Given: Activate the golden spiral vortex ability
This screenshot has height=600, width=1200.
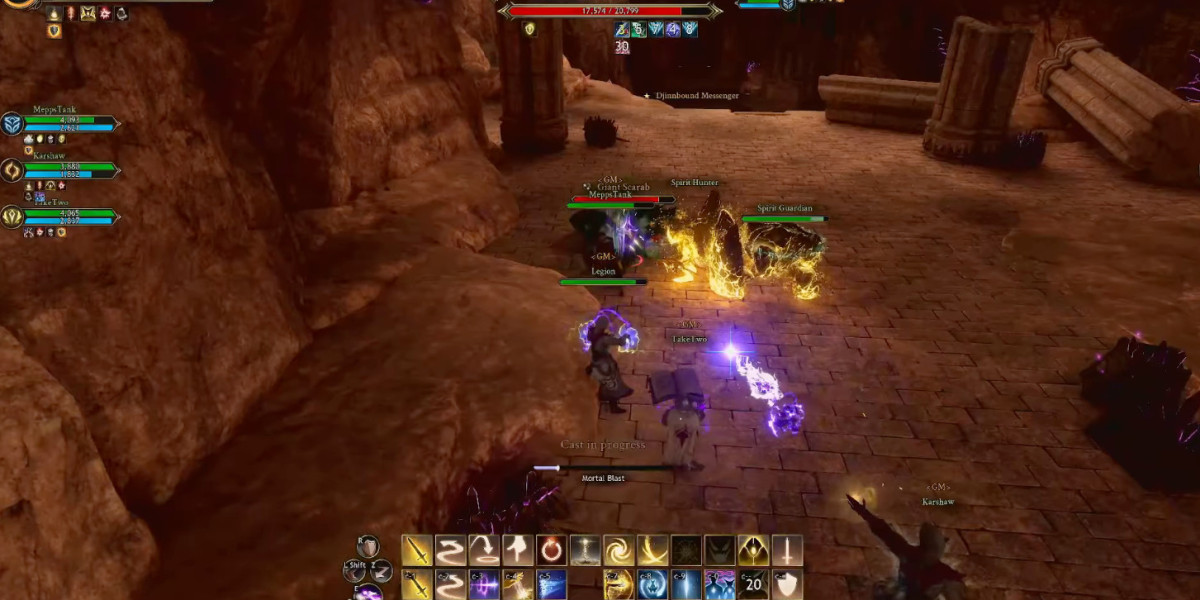Looking at the screenshot, I should [619, 550].
